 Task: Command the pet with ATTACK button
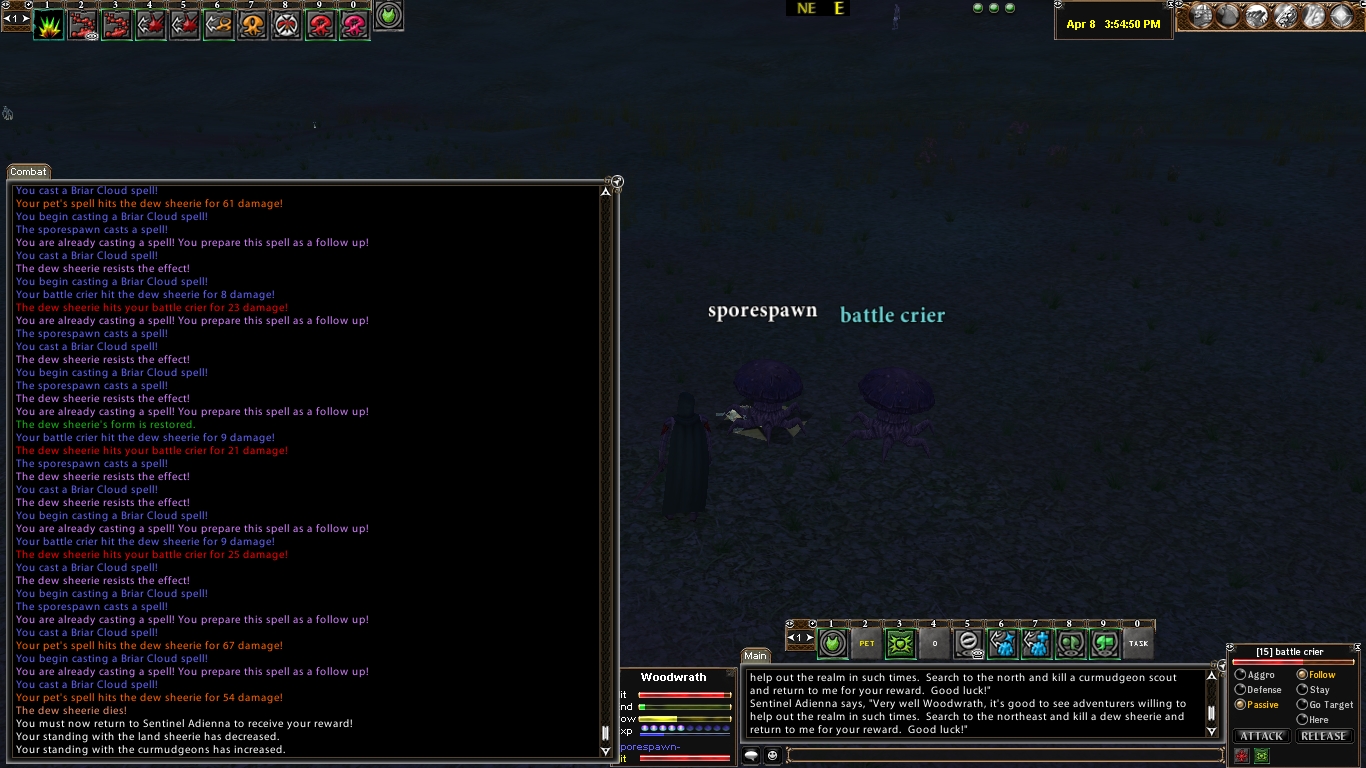point(1262,736)
